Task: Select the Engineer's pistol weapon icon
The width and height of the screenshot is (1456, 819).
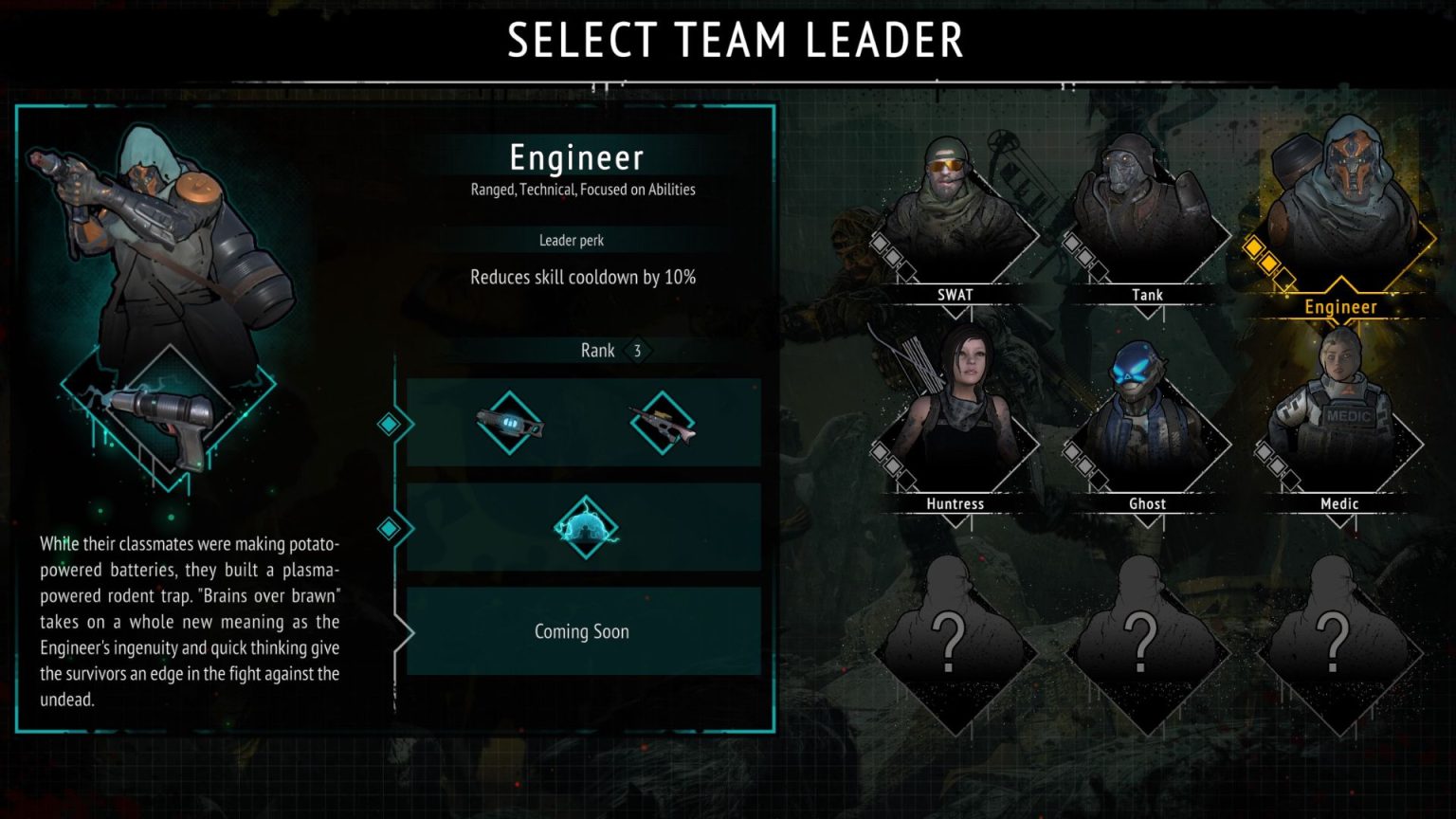Action: tap(510, 424)
